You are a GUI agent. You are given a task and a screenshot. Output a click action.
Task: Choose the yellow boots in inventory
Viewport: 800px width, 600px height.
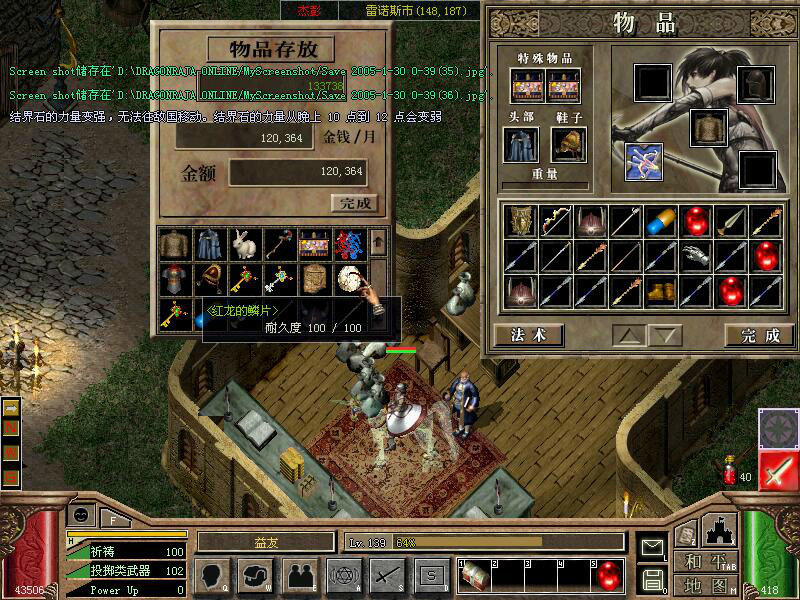click(x=660, y=291)
